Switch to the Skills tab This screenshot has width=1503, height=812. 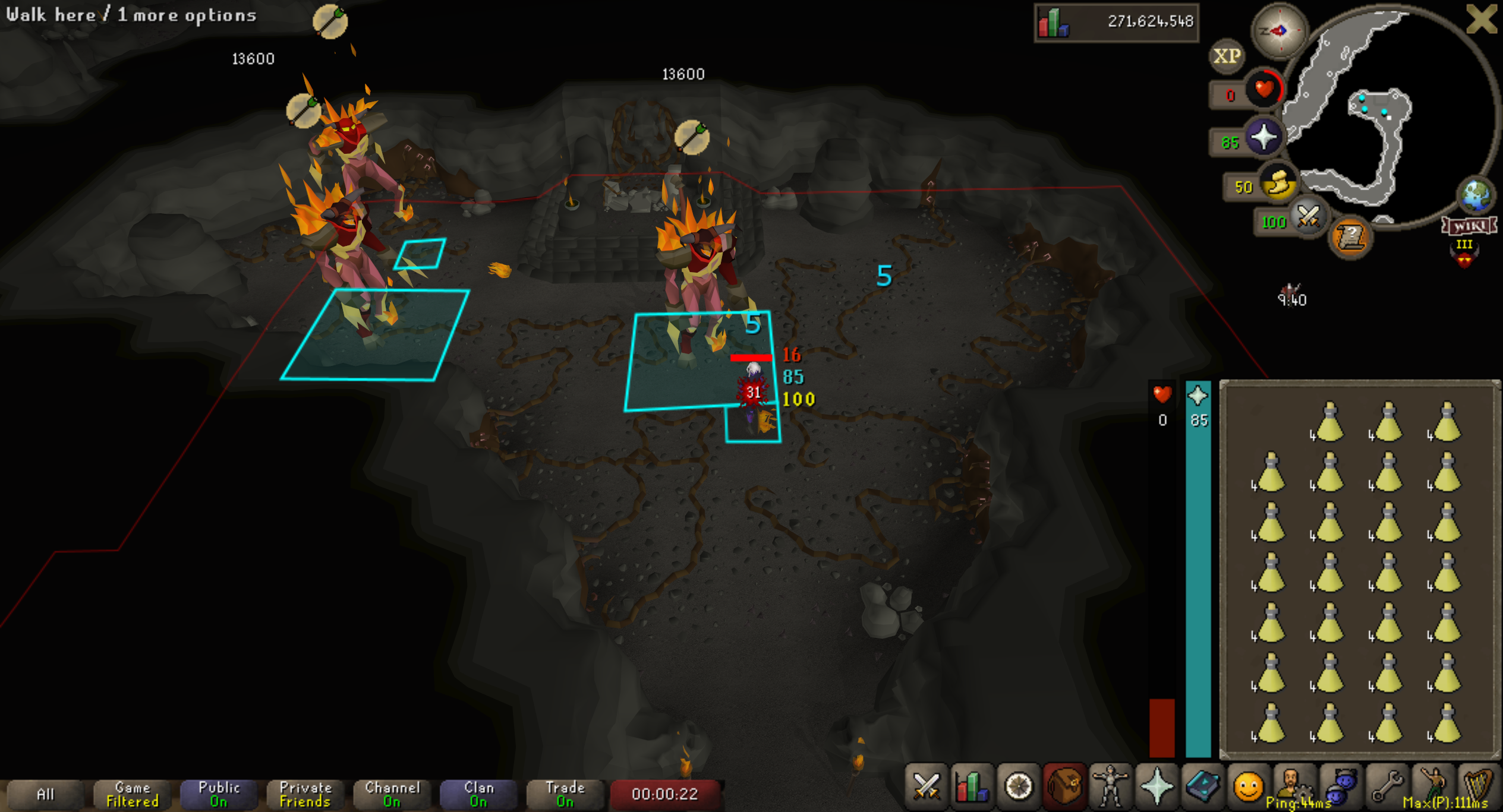(972, 786)
